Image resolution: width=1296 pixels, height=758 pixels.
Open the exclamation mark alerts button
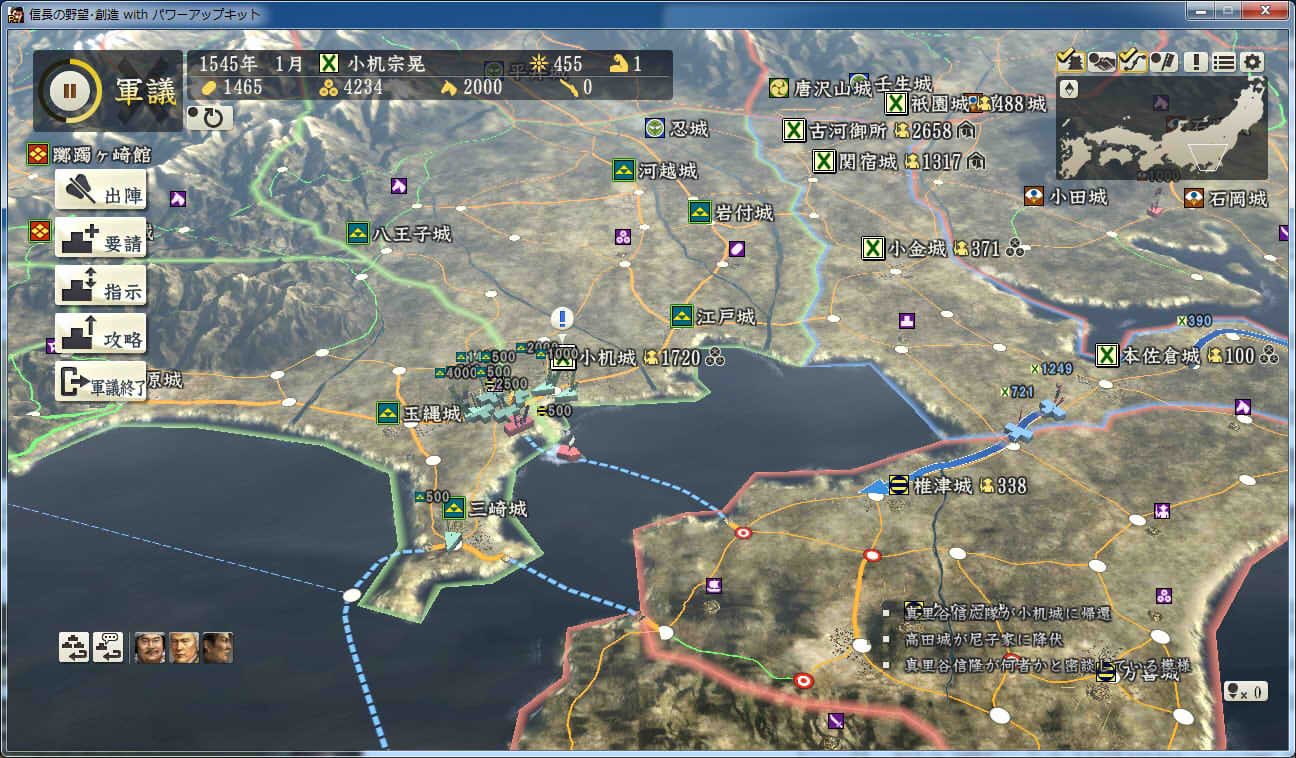pos(1195,62)
